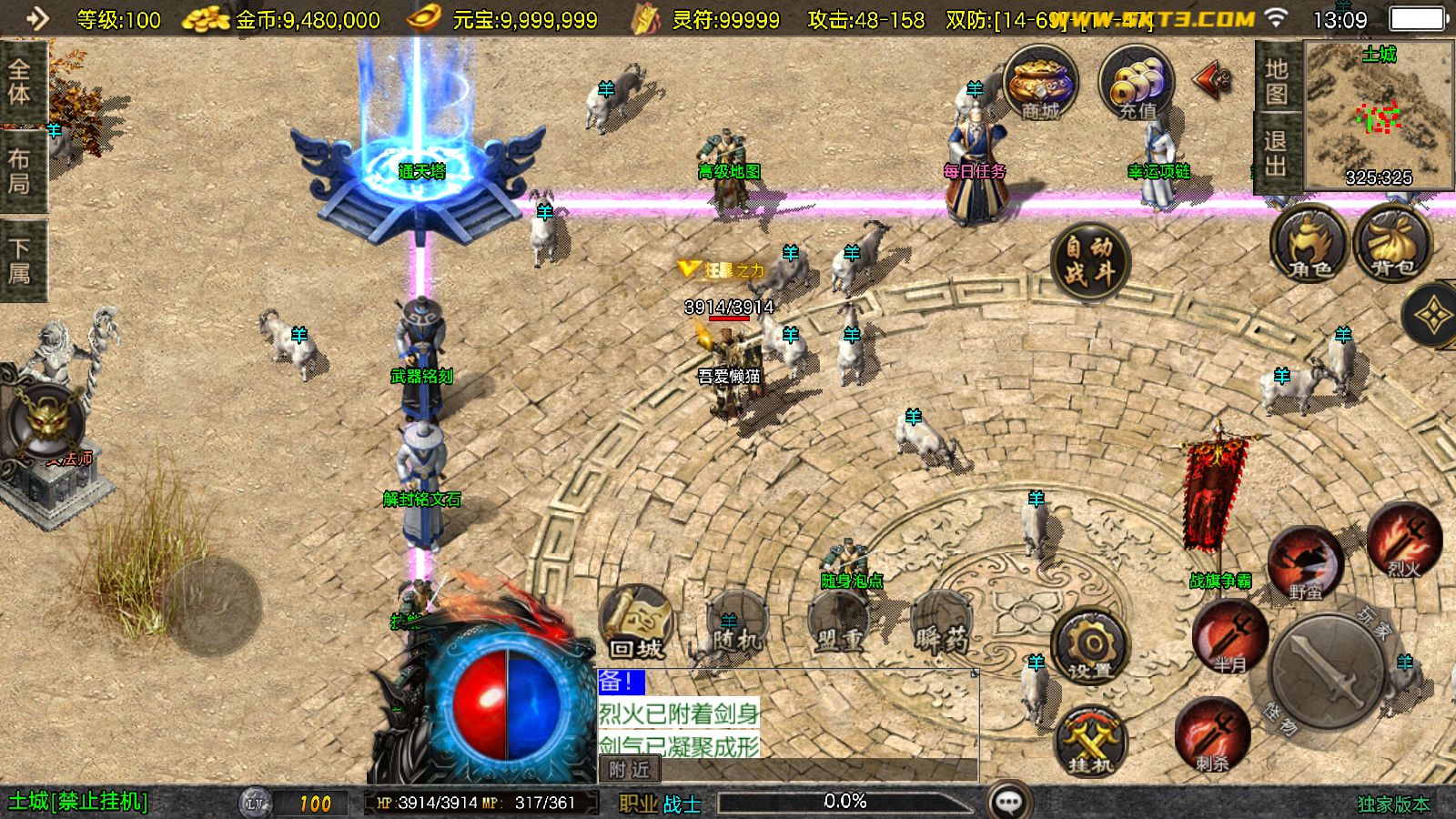Select the 全体 tab

(20, 82)
